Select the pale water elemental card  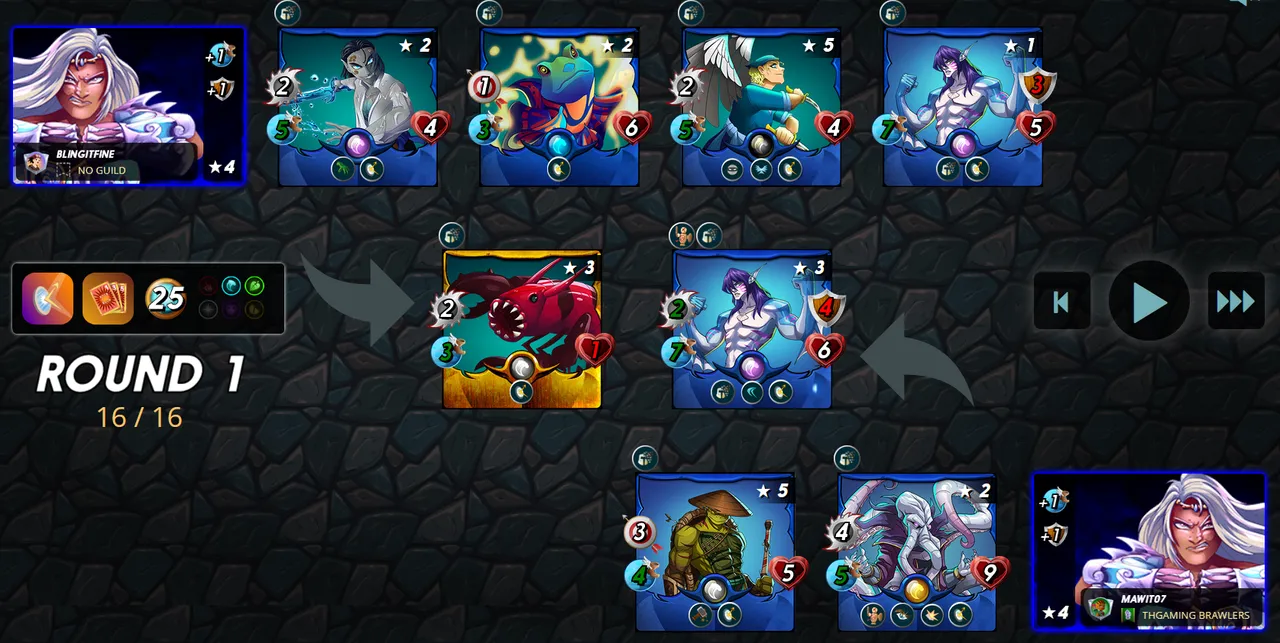click(x=357, y=106)
